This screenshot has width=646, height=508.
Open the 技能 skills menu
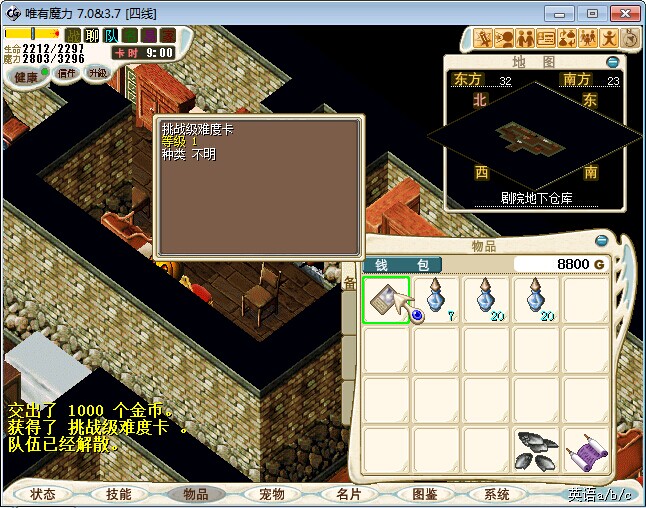point(119,494)
